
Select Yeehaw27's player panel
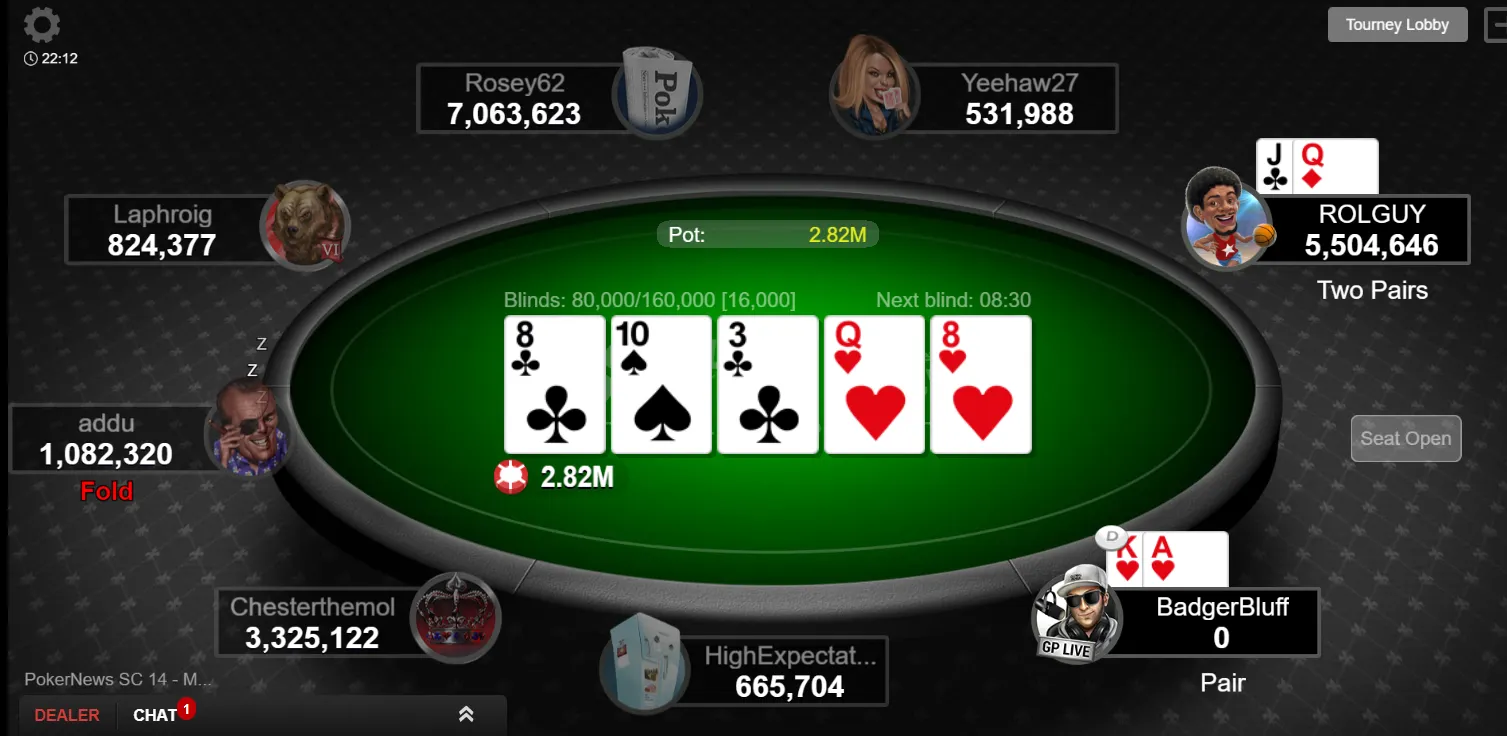[x=1018, y=99]
